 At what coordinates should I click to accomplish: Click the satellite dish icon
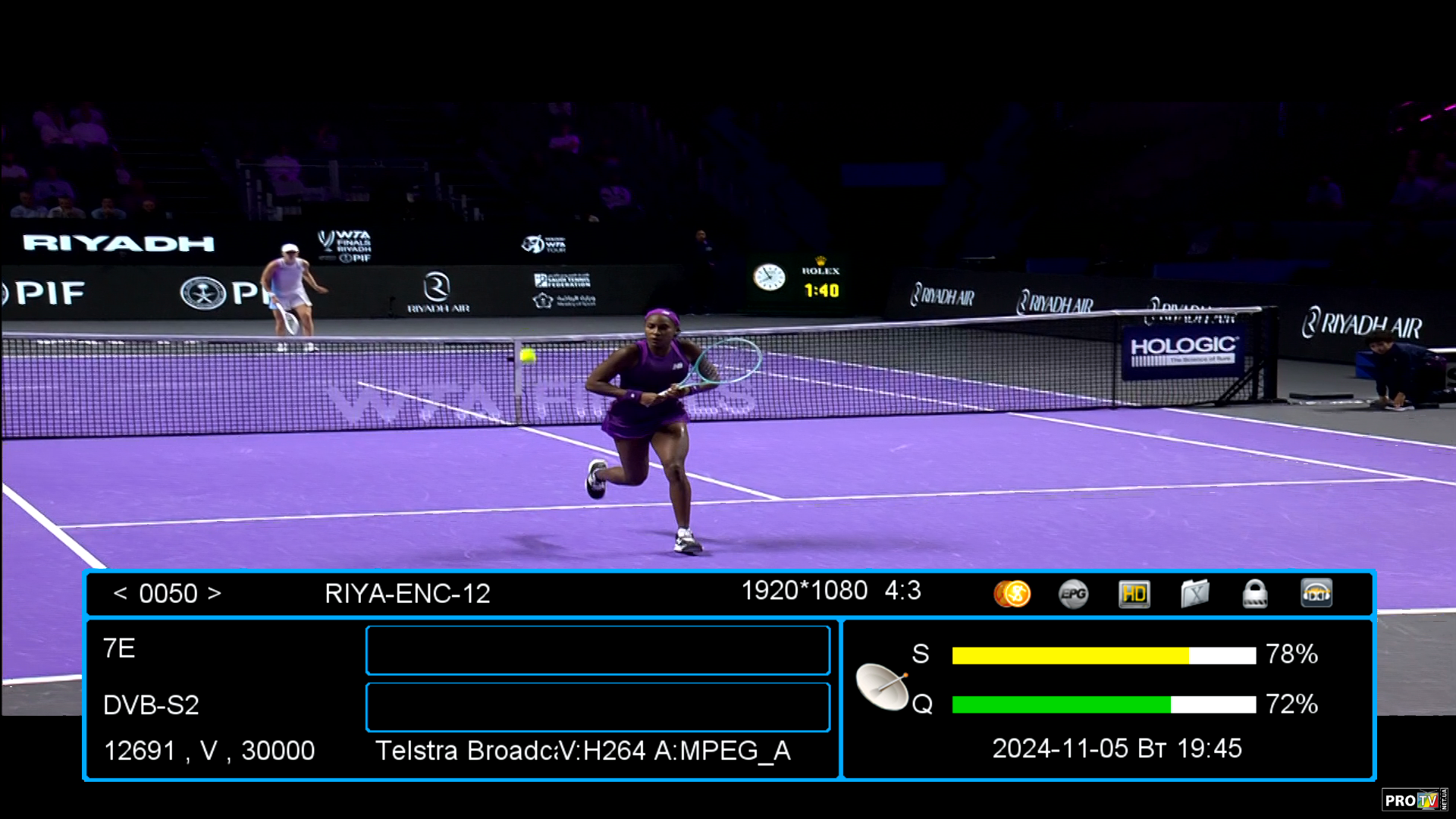pos(882,686)
